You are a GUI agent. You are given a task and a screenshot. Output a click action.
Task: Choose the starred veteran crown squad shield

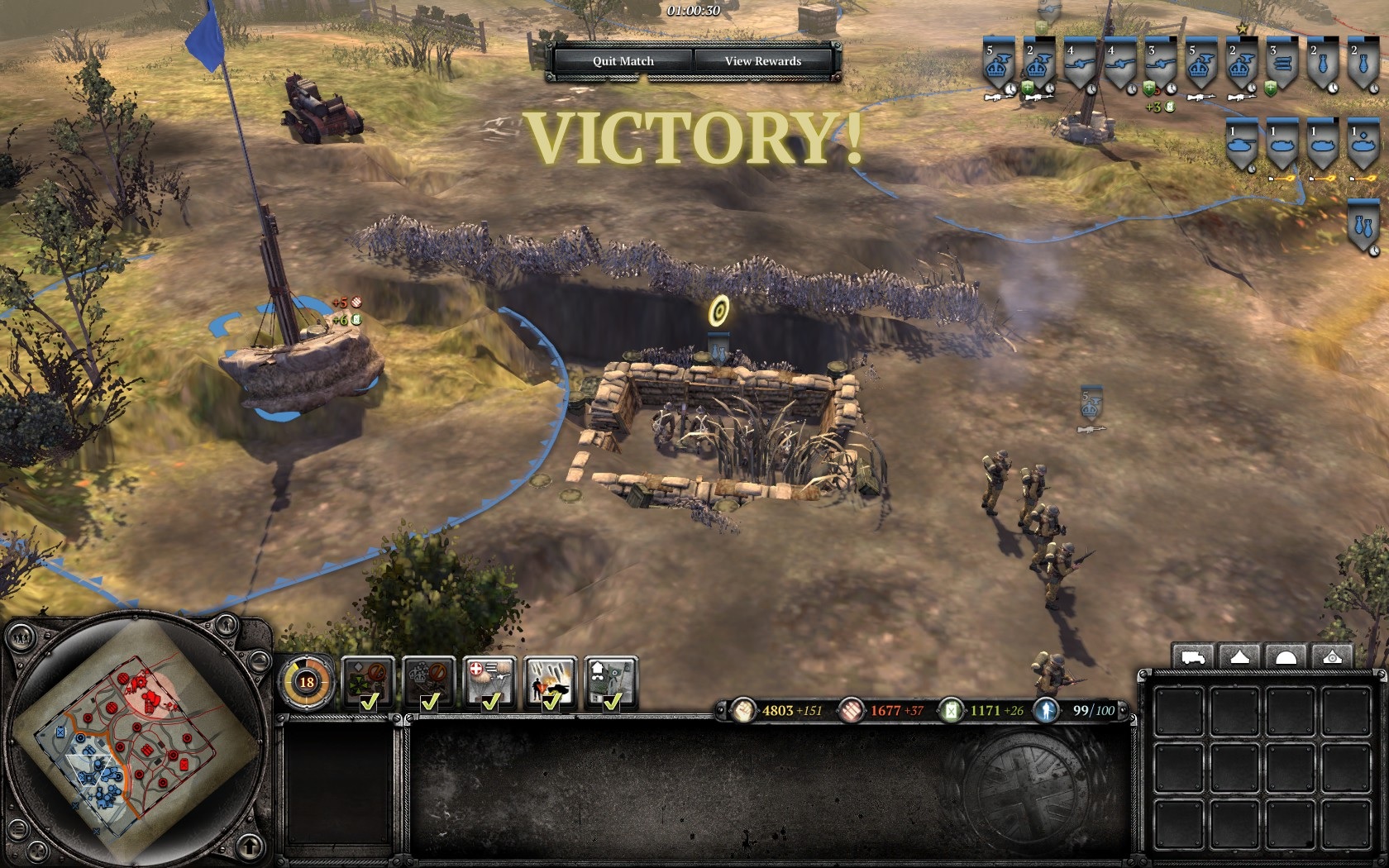[1241, 64]
